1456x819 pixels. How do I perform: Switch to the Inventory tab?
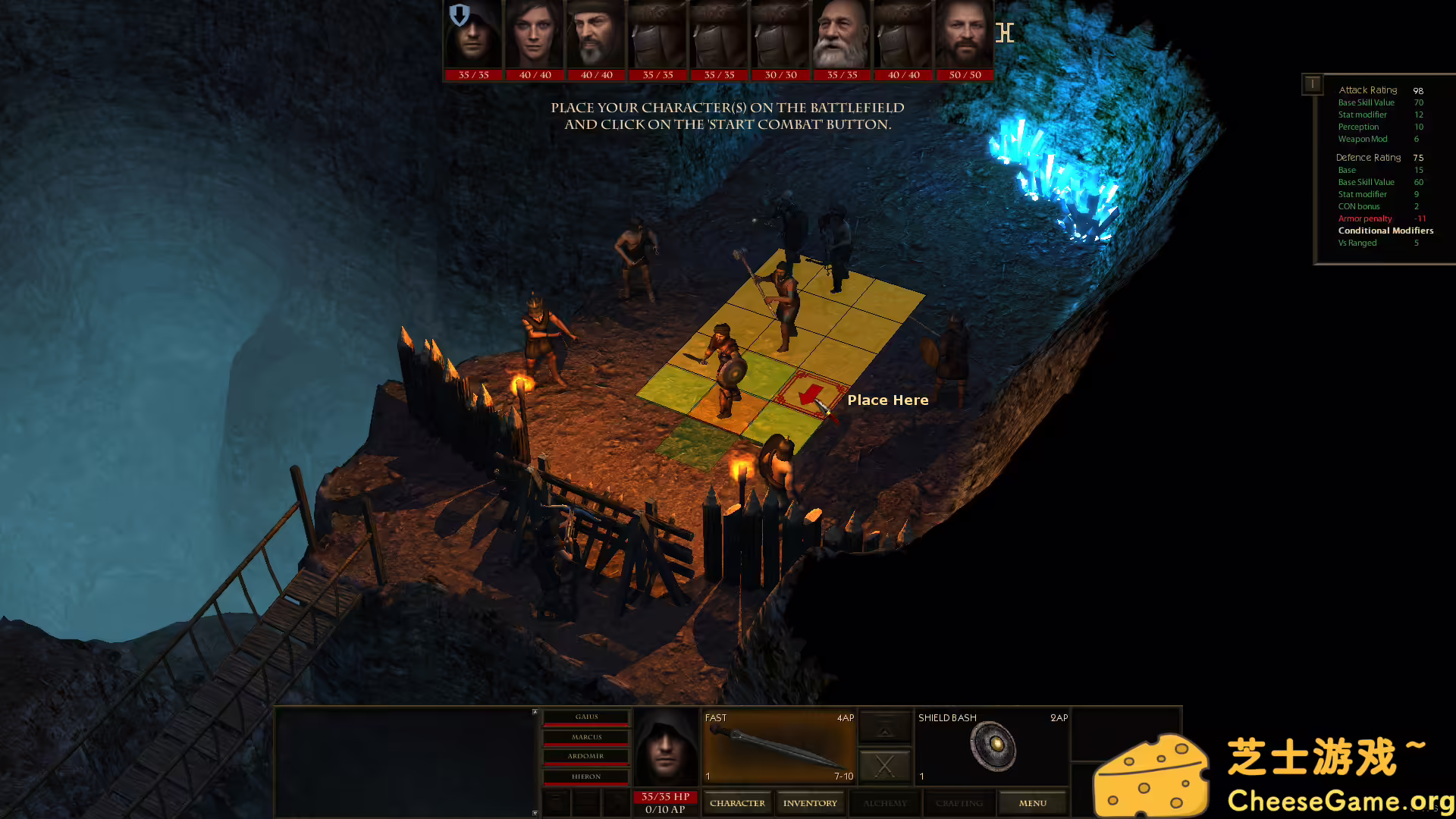coord(810,802)
